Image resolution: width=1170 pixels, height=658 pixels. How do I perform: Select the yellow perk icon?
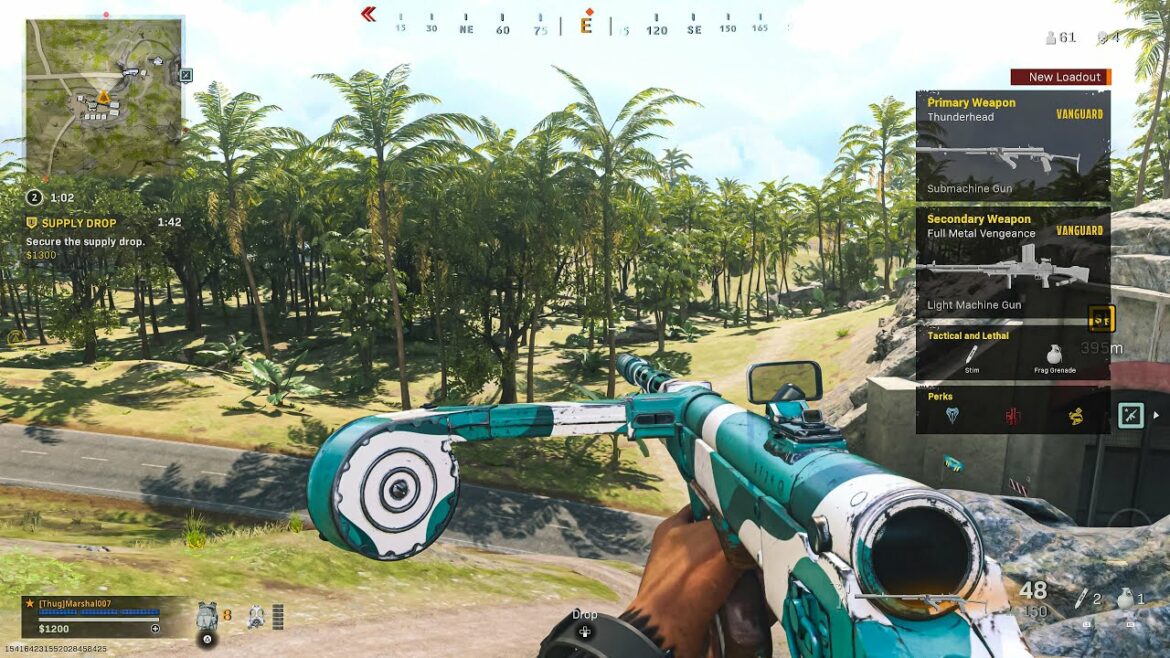1075,416
